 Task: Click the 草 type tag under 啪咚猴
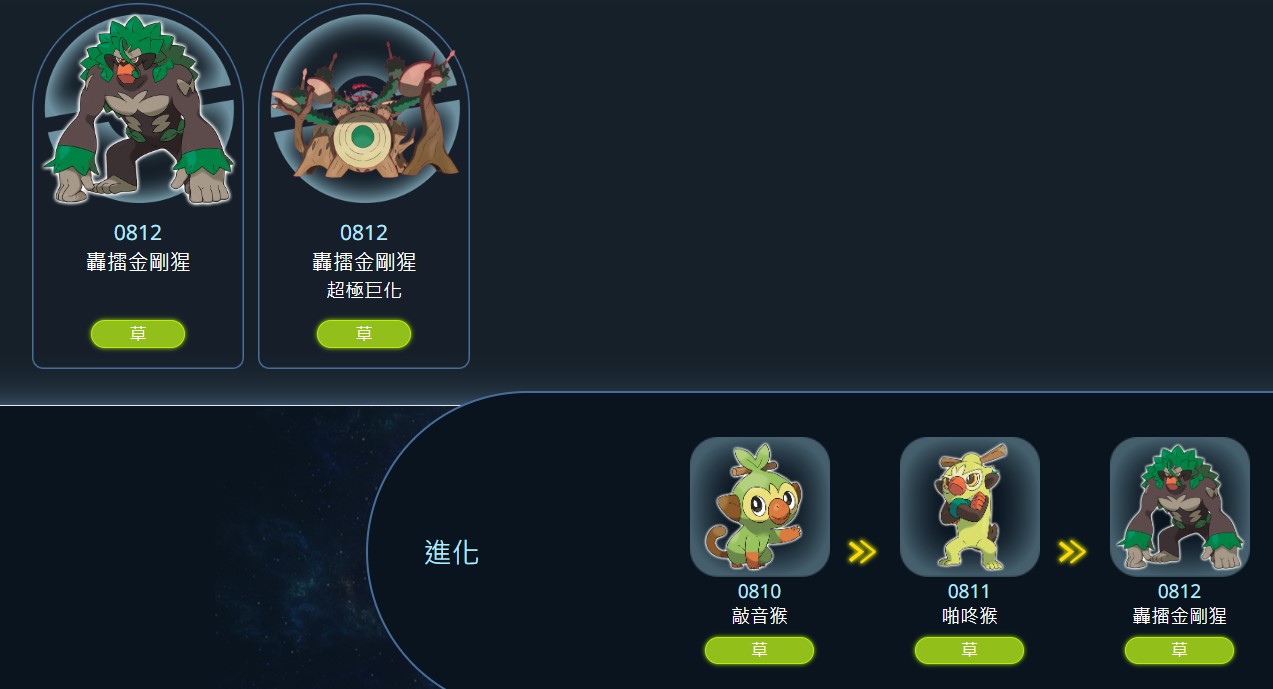click(x=970, y=651)
